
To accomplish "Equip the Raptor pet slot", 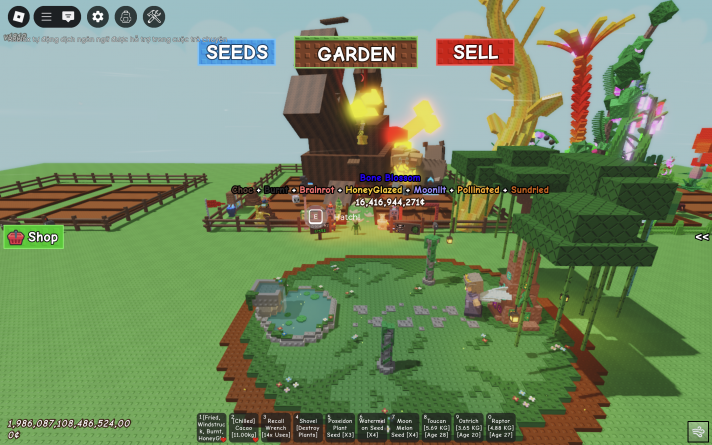I will (x=500, y=428).
